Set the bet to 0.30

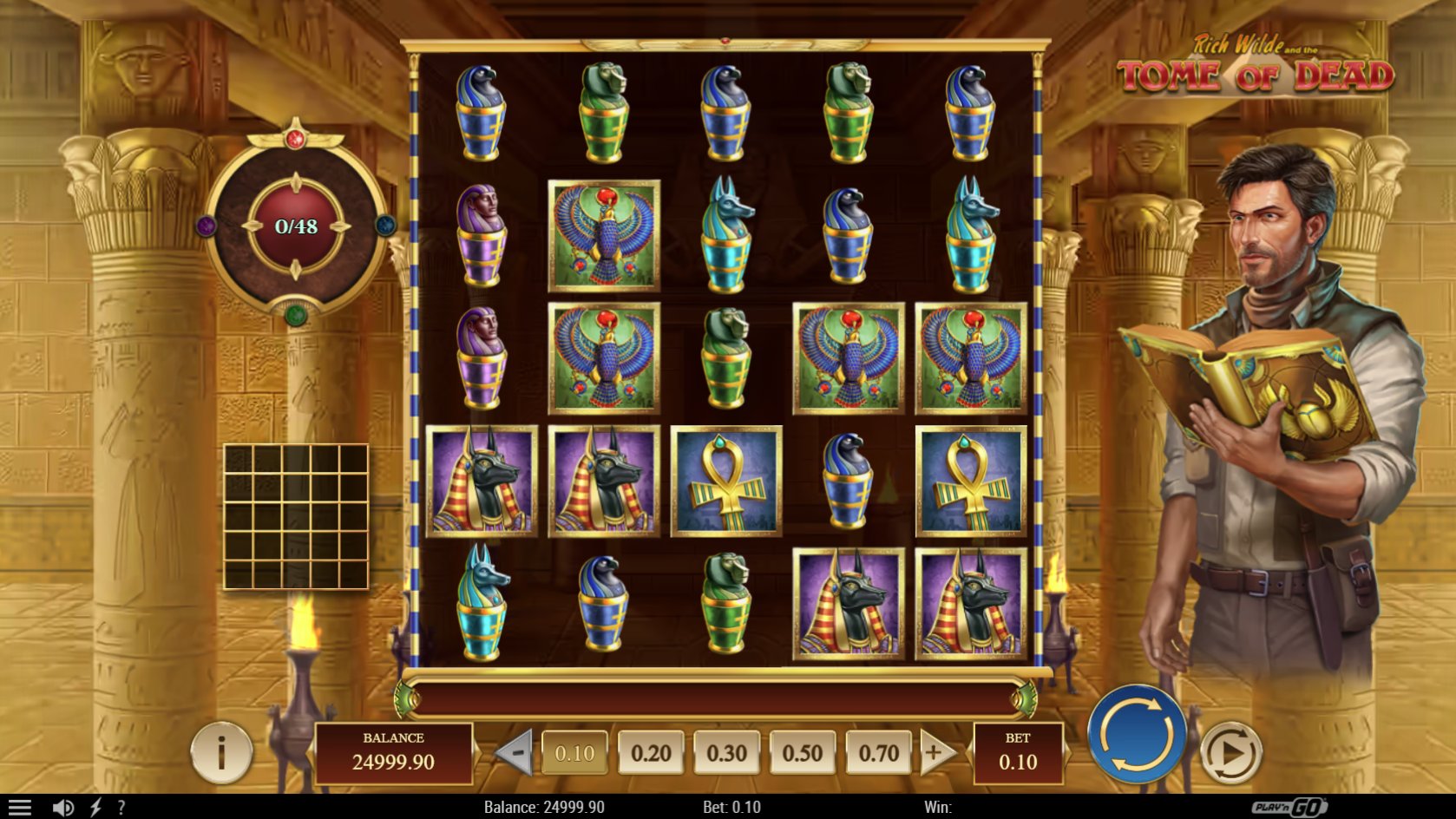[726, 753]
